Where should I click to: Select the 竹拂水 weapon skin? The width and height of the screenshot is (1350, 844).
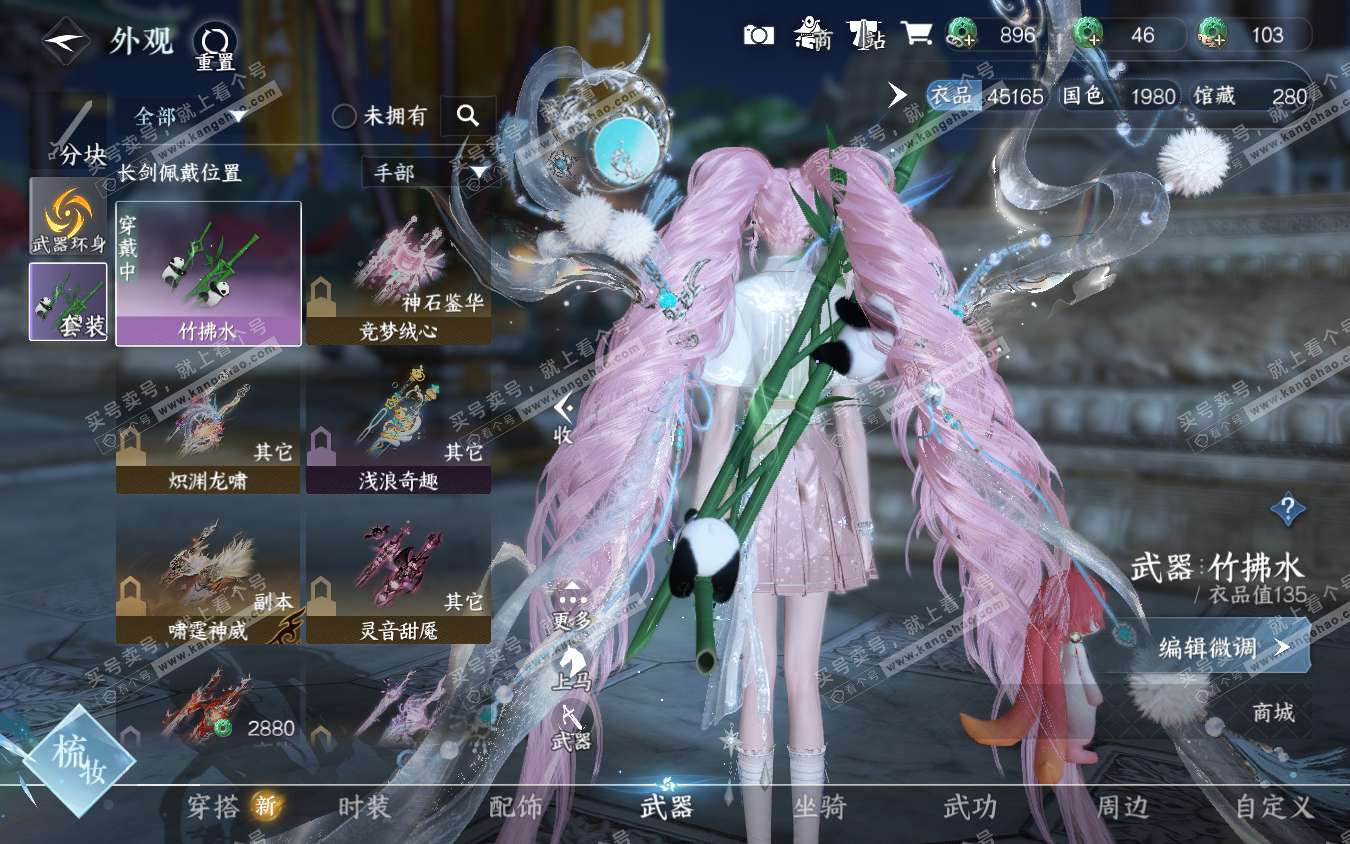(x=208, y=274)
